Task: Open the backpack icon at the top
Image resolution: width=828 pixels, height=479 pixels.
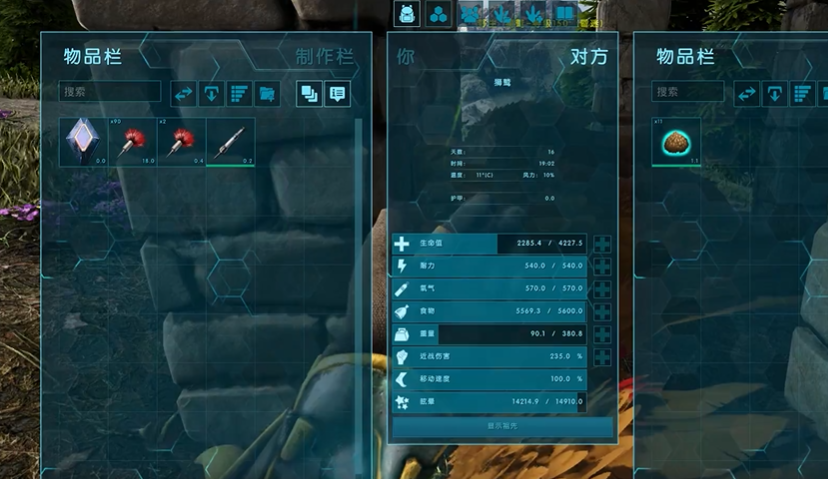Action: [x=407, y=13]
